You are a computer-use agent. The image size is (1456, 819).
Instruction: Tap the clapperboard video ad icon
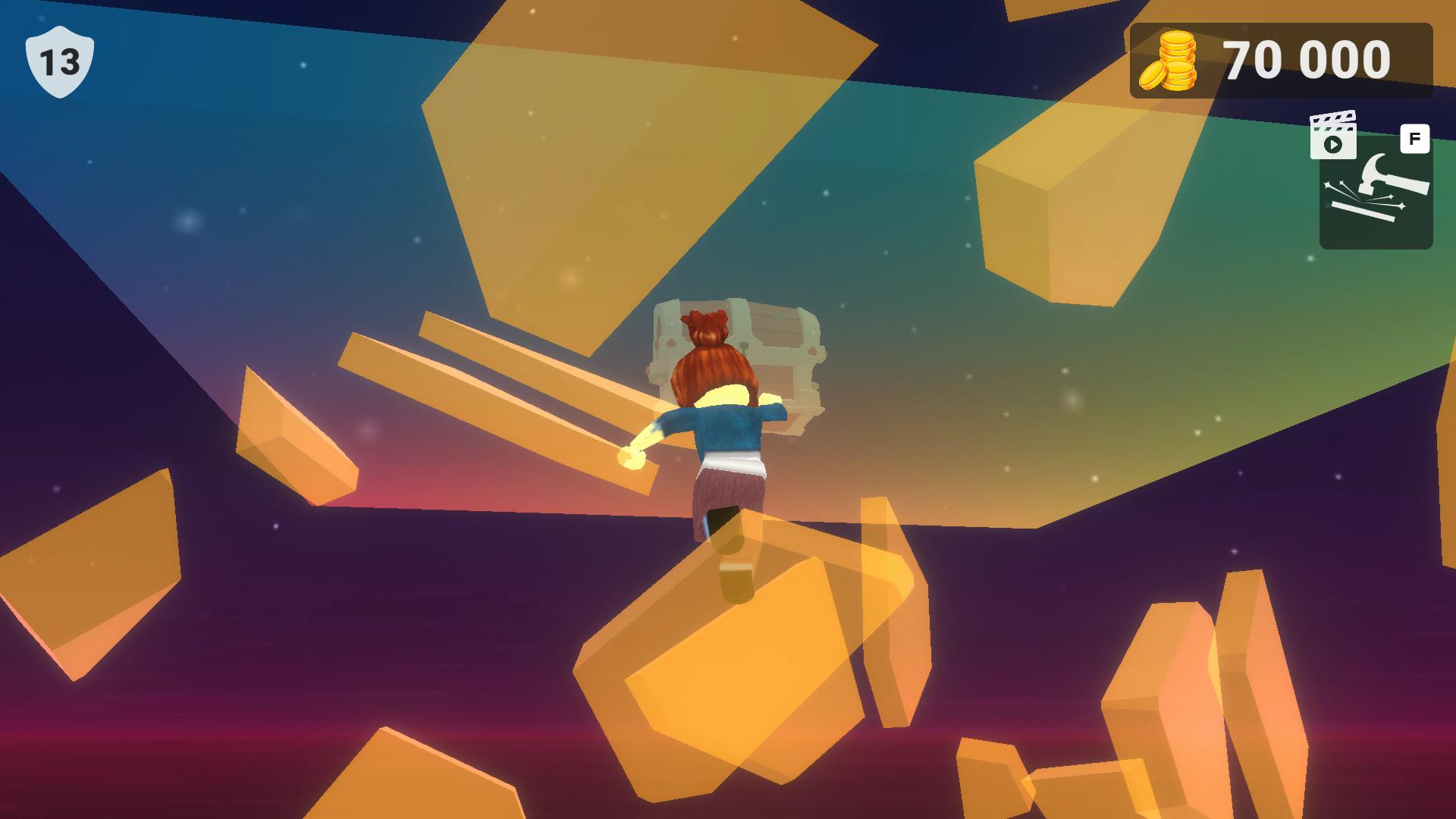pos(1334,136)
